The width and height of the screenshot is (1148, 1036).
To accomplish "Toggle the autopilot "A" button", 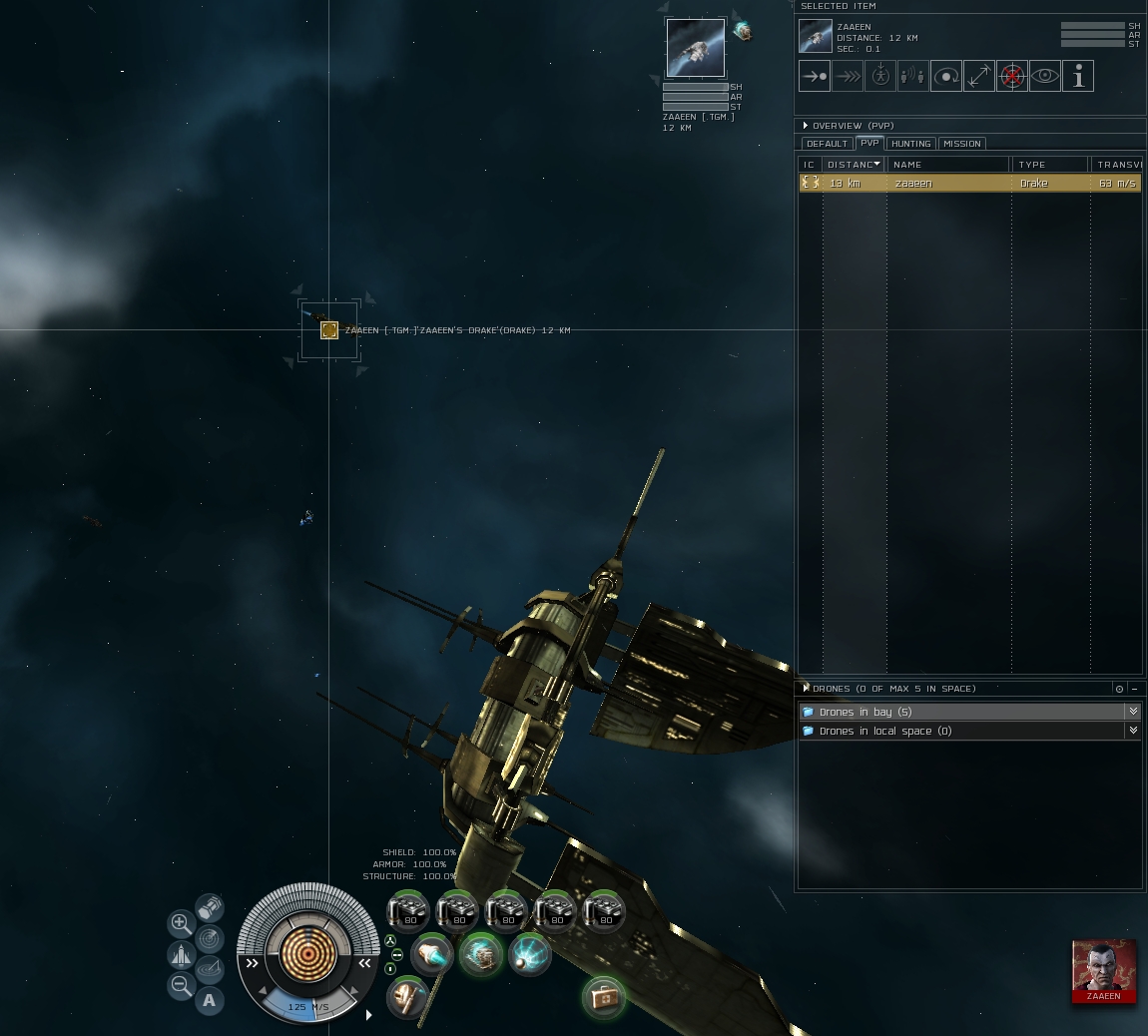I will pos(209,1000).
